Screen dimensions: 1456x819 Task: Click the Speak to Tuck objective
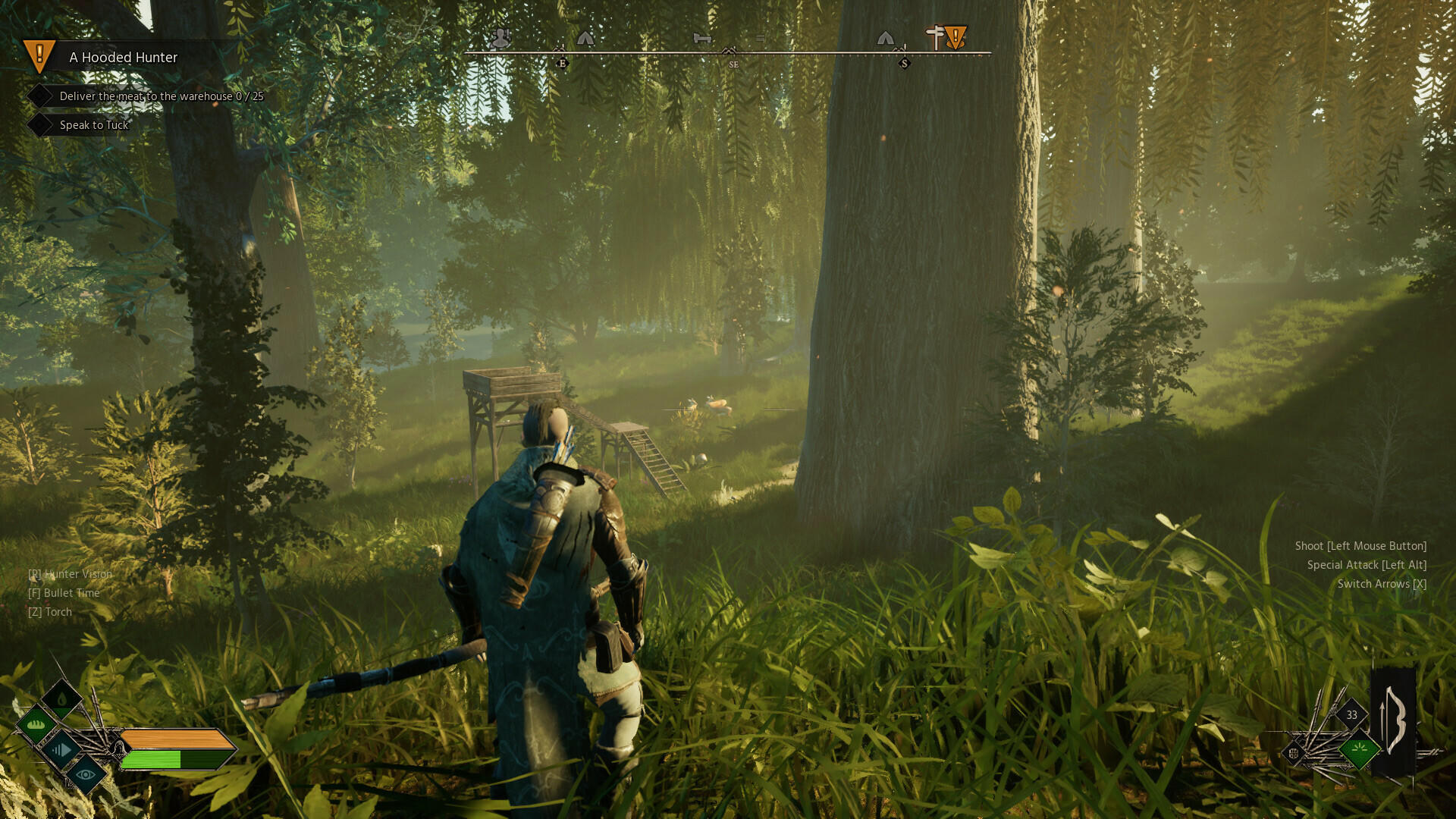tap(93, 124)
